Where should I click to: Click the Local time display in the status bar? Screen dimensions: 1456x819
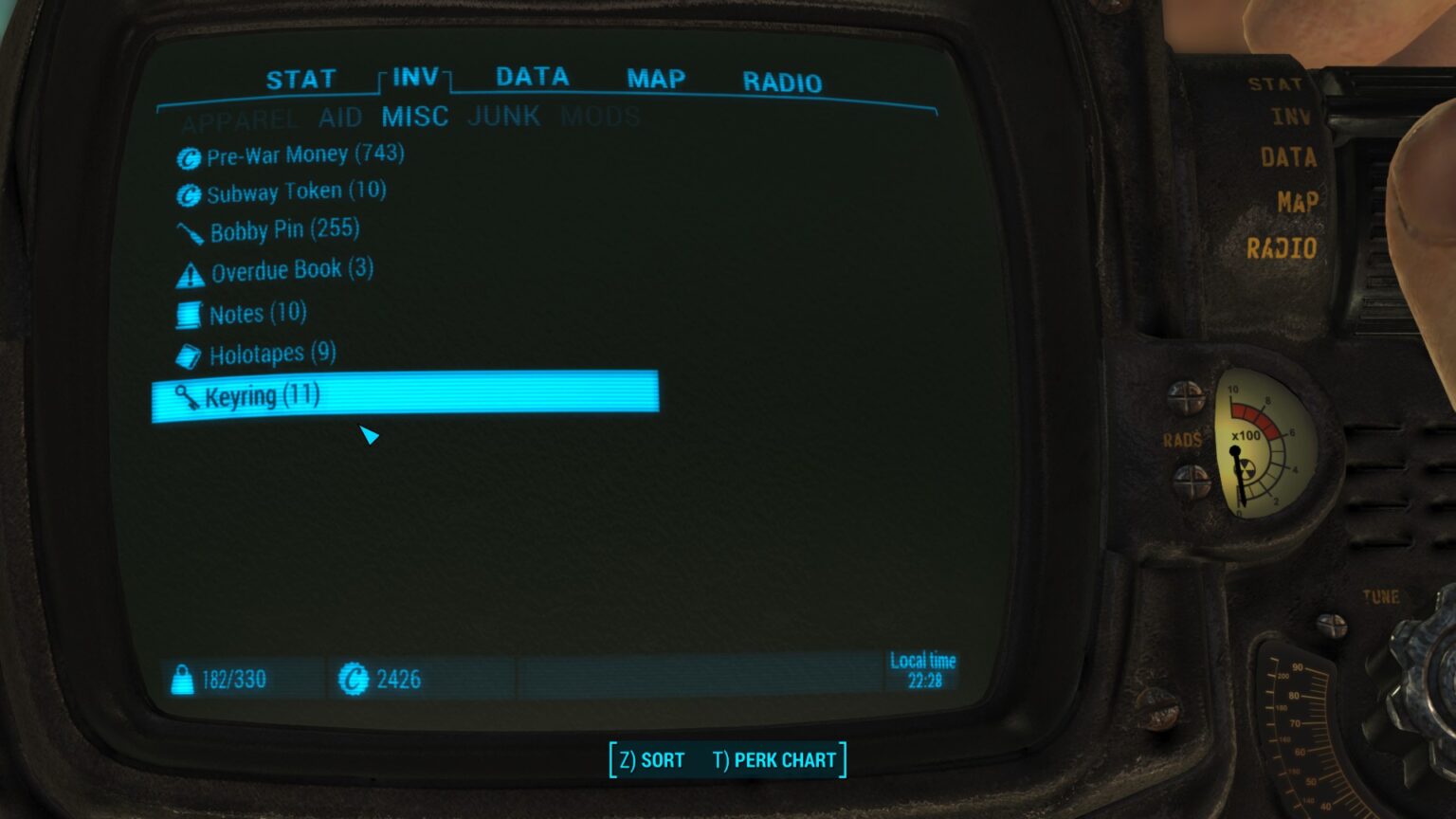coord(920,669)
